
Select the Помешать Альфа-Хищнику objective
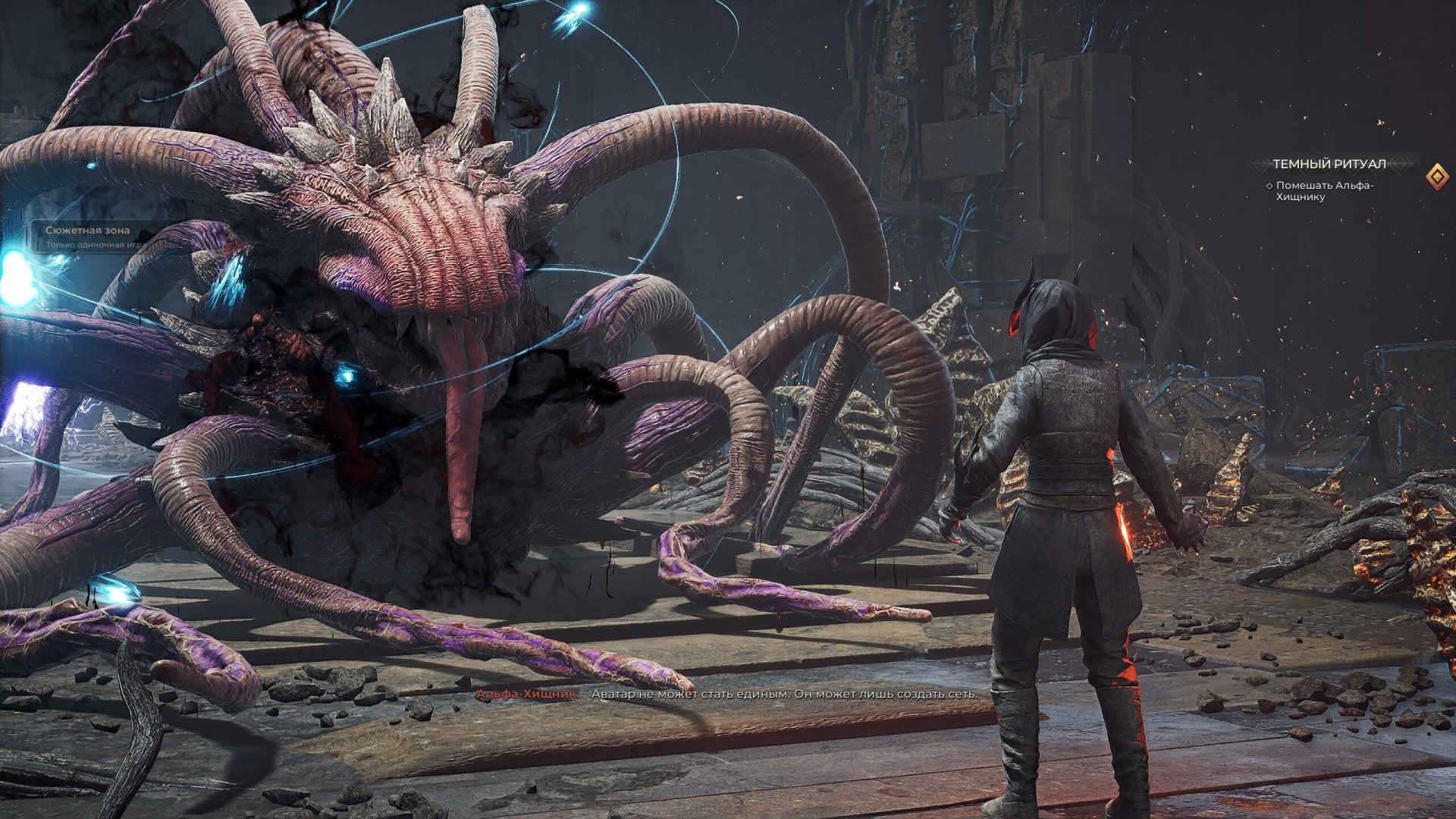(1324, 191)
